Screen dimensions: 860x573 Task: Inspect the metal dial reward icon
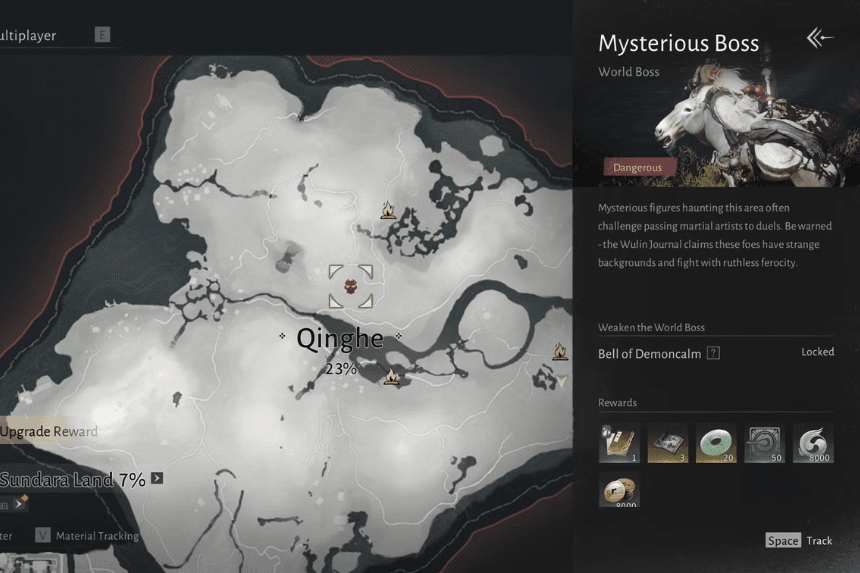(x=764, y=443)
